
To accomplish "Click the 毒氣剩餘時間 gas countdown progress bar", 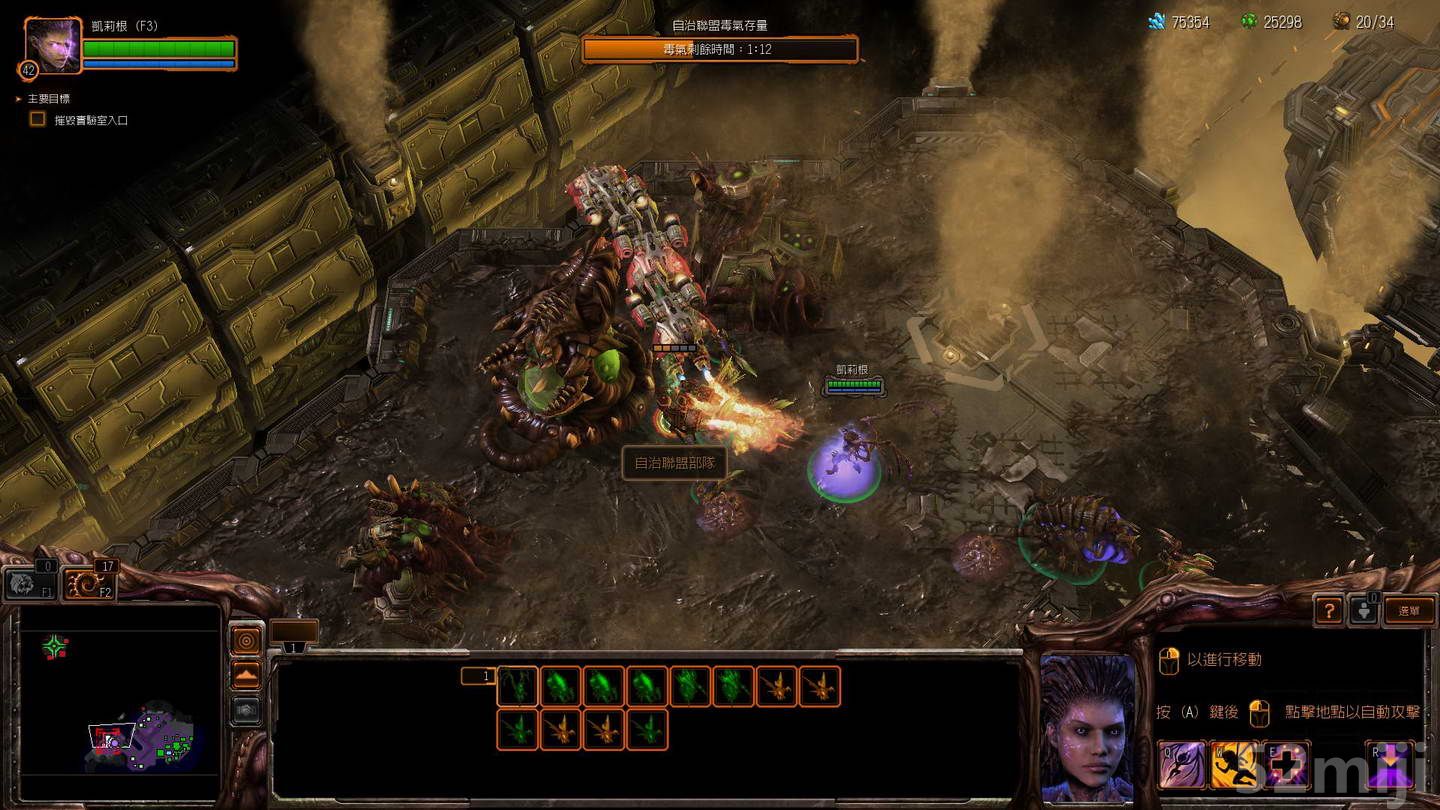I will [x=718, y=46].
